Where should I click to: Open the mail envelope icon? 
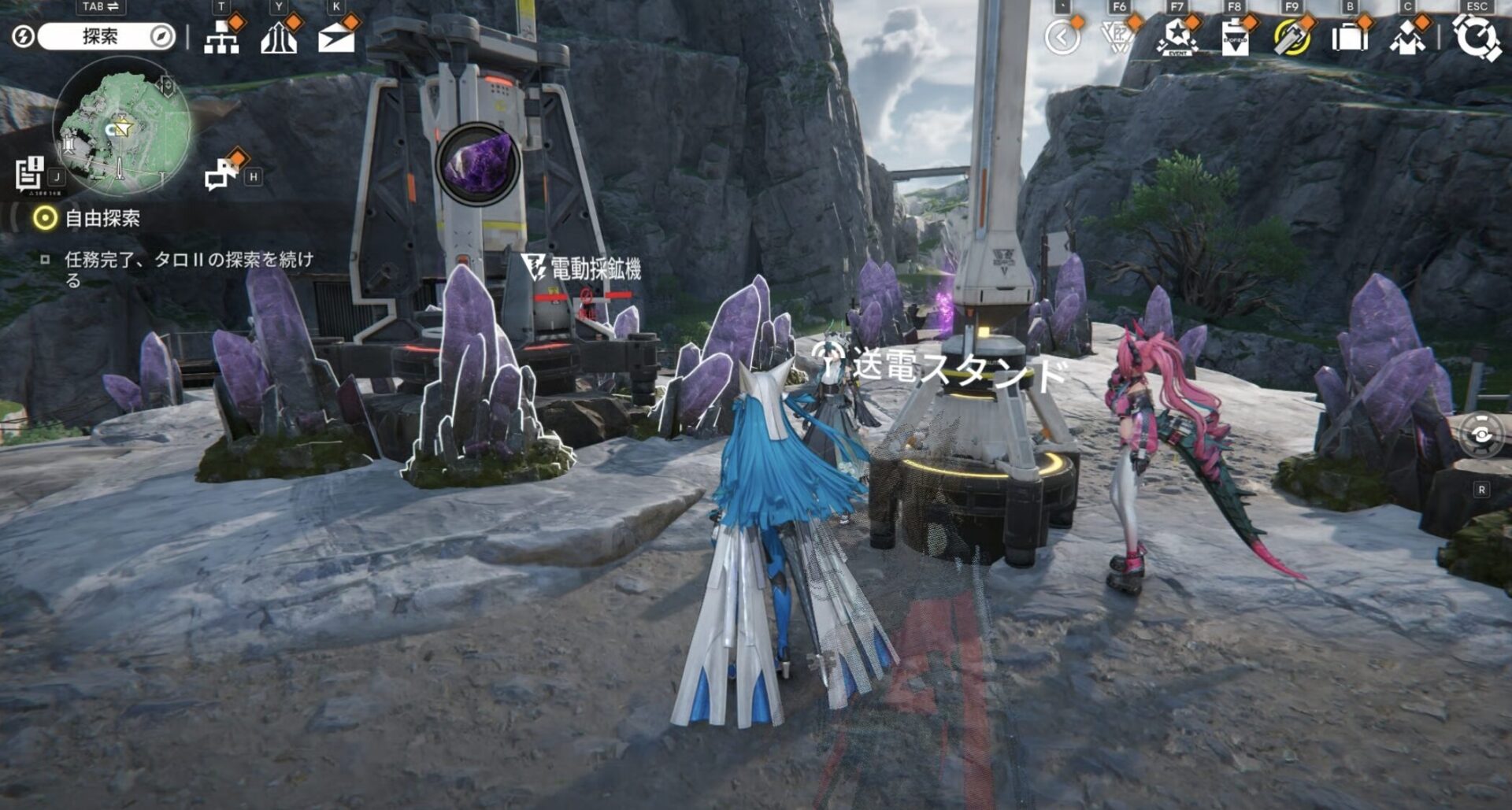click(x=336, y=36)
